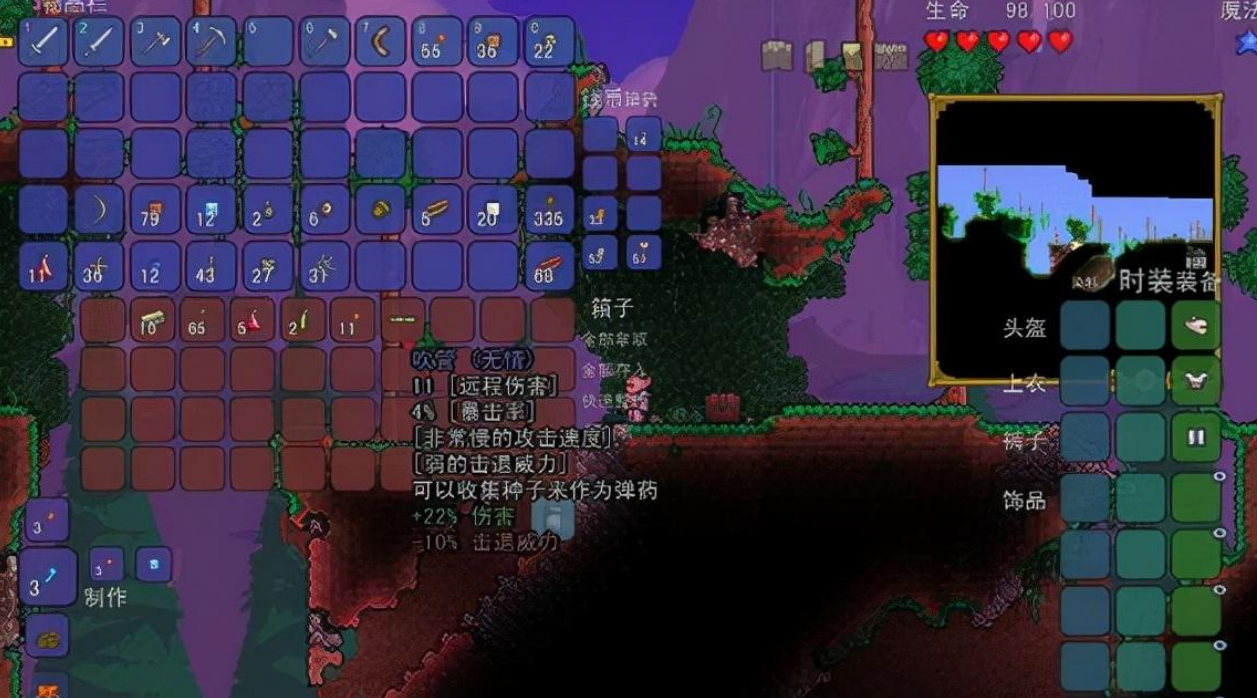Viewport: 1257px width, 698px height.
Task: Select the wooden boomerang hotbar slot
Action: pos(381,42)
